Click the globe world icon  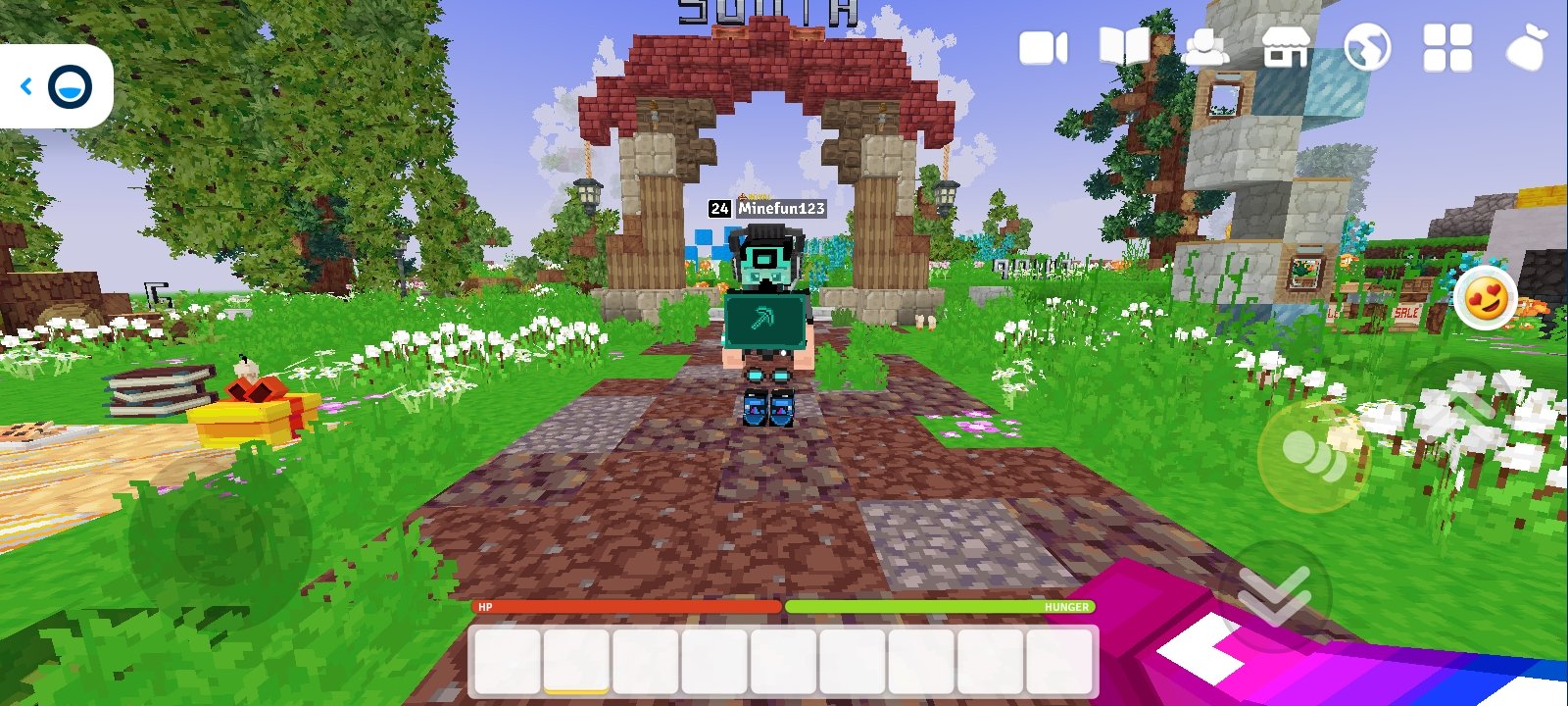(x=1367, y=47)
